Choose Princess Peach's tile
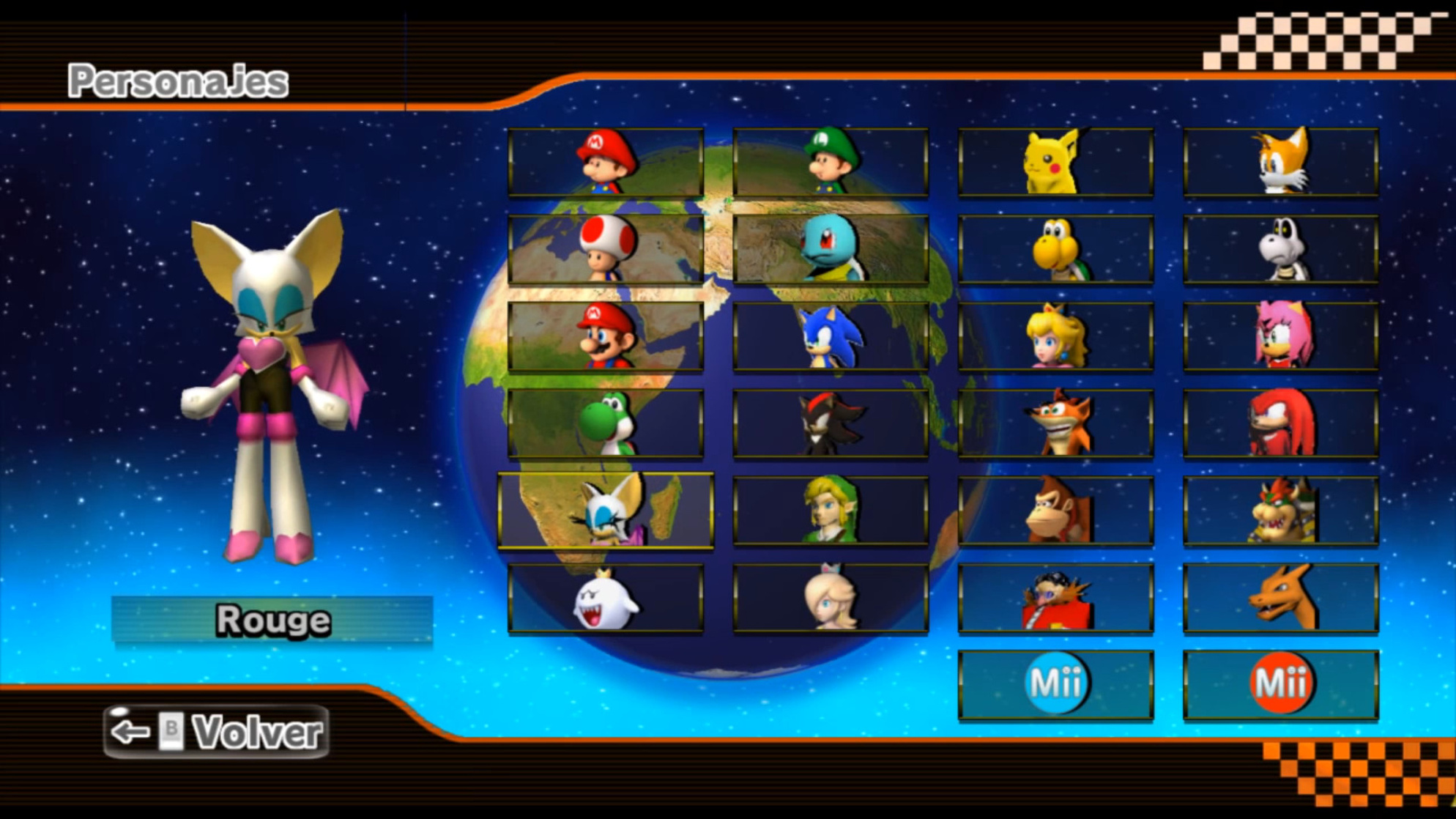The height and width of the screenshot is (819, 1456). pos(1055,336)
